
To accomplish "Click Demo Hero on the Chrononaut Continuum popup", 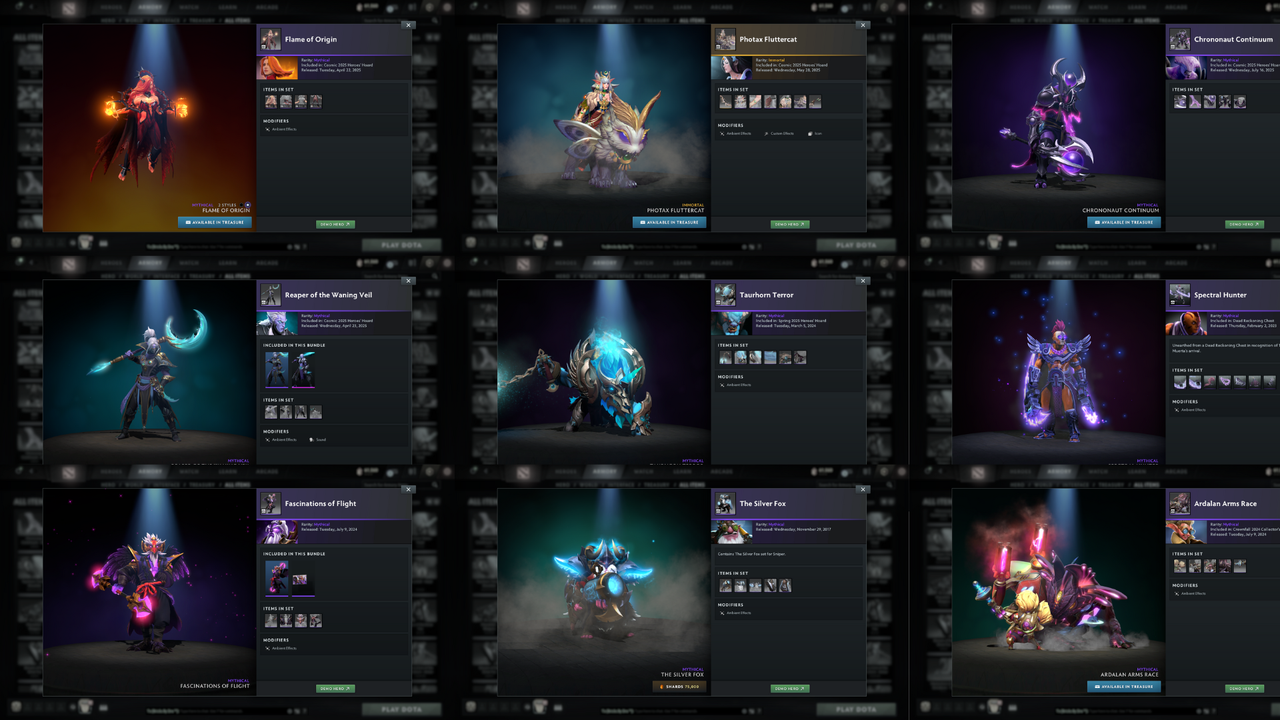I will tap(1243, 225).
